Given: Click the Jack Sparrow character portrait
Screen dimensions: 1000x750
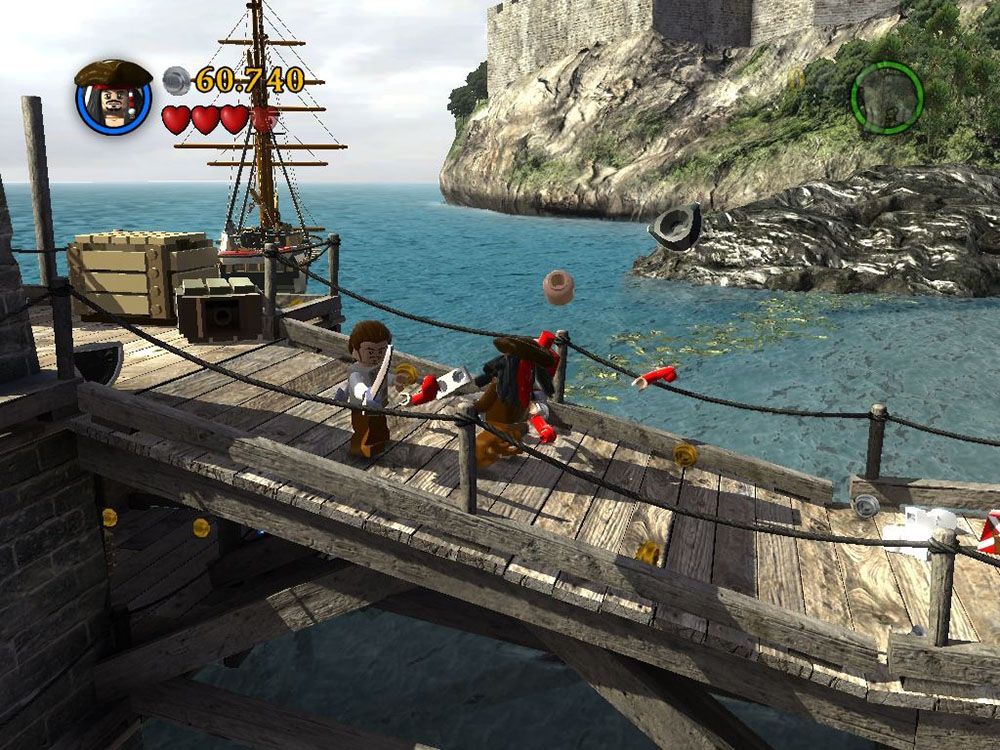Looking at the screenshot, I should pyautogui.click(x=113, y=98).
